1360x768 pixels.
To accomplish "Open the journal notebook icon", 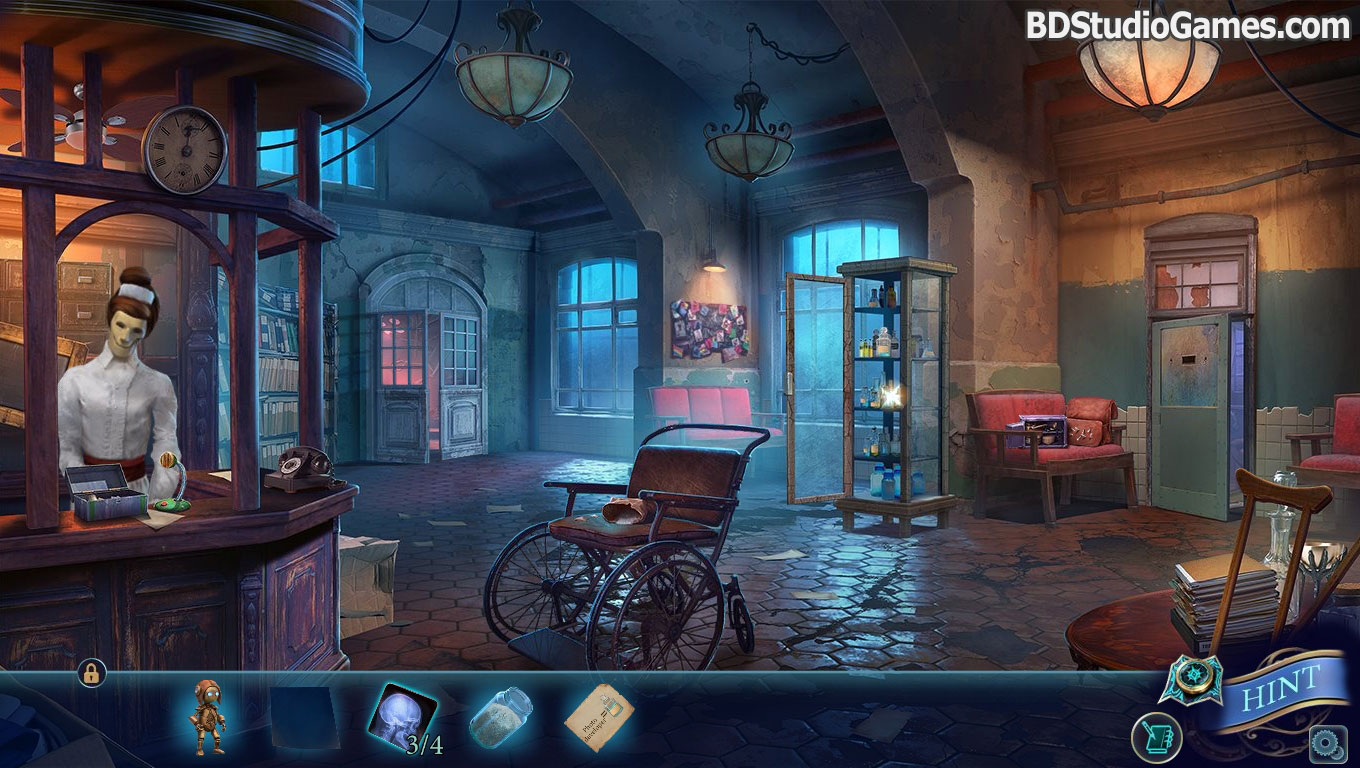I will pyautogui.click(x=1157, y=738).
